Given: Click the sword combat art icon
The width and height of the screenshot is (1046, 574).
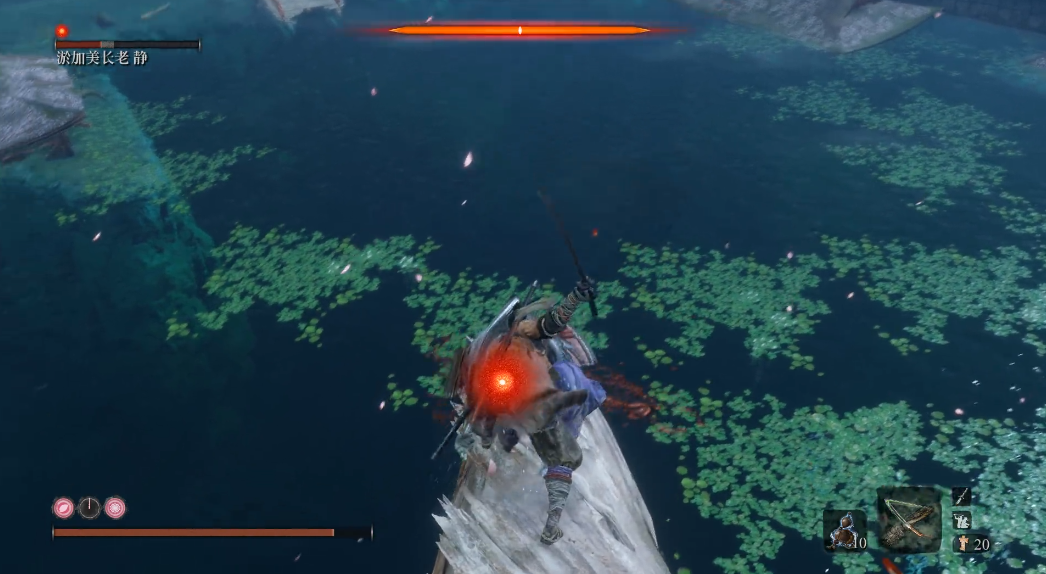Looking at the screenshot, I should click(x=961, y=496).
